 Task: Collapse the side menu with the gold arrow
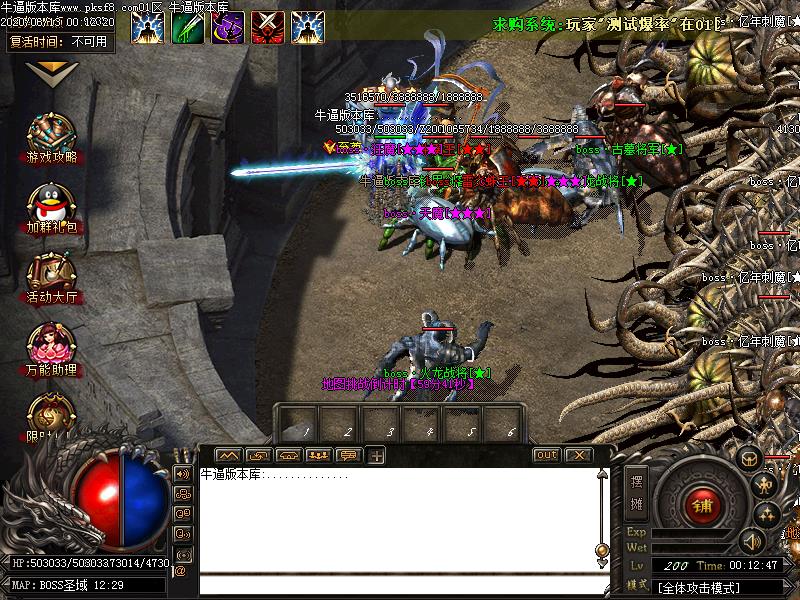51,72
